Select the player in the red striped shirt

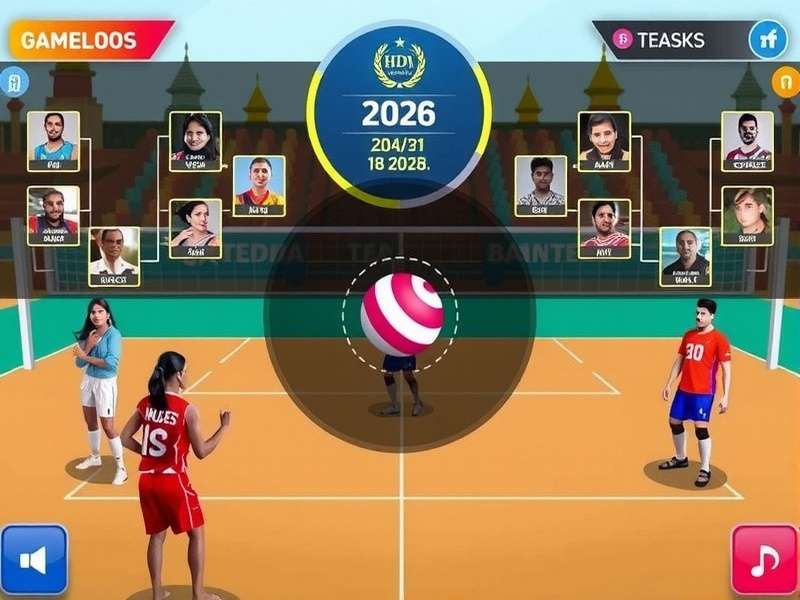[x=604, y=228]
